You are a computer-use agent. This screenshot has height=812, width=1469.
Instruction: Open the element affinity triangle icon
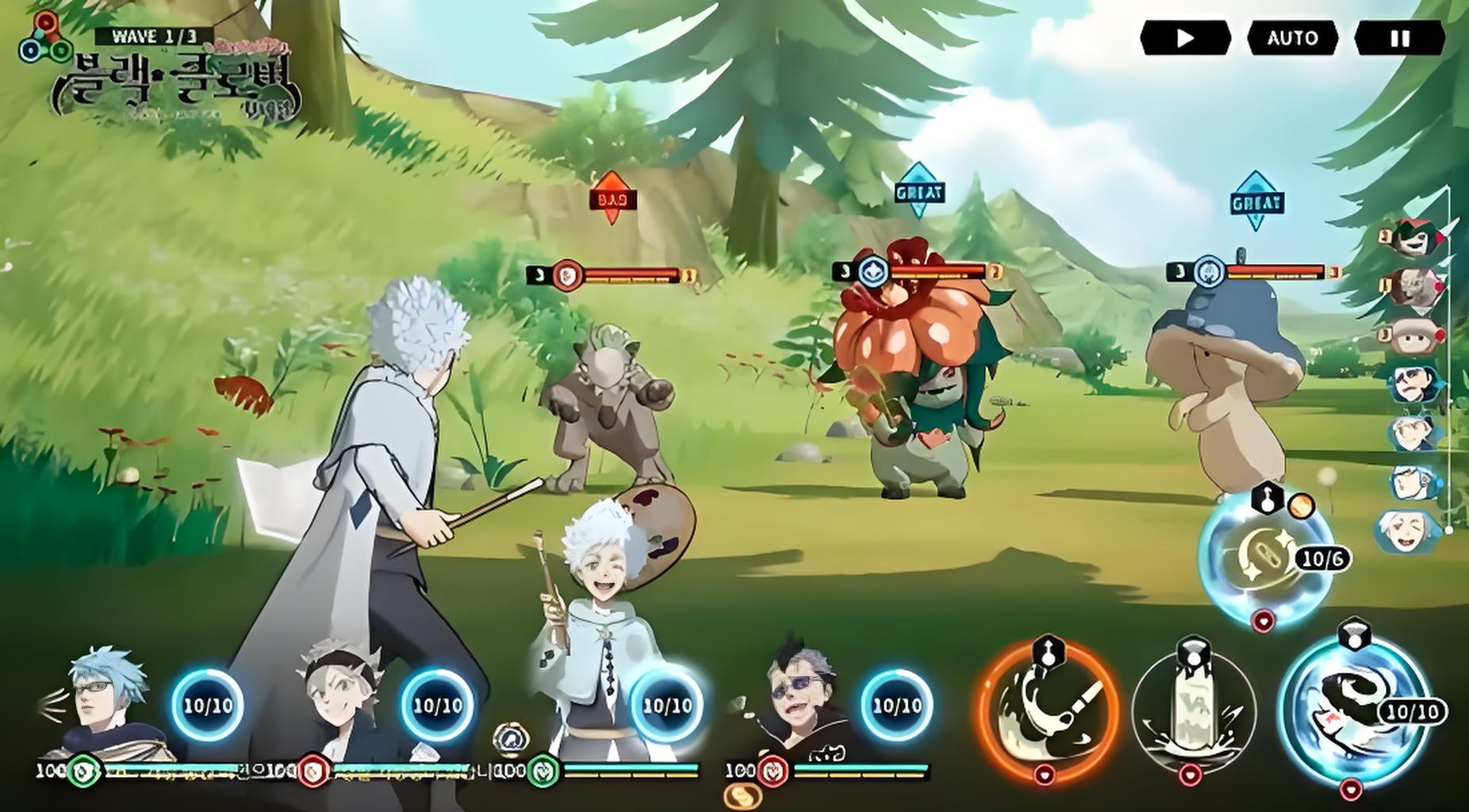tap(44, 40)
